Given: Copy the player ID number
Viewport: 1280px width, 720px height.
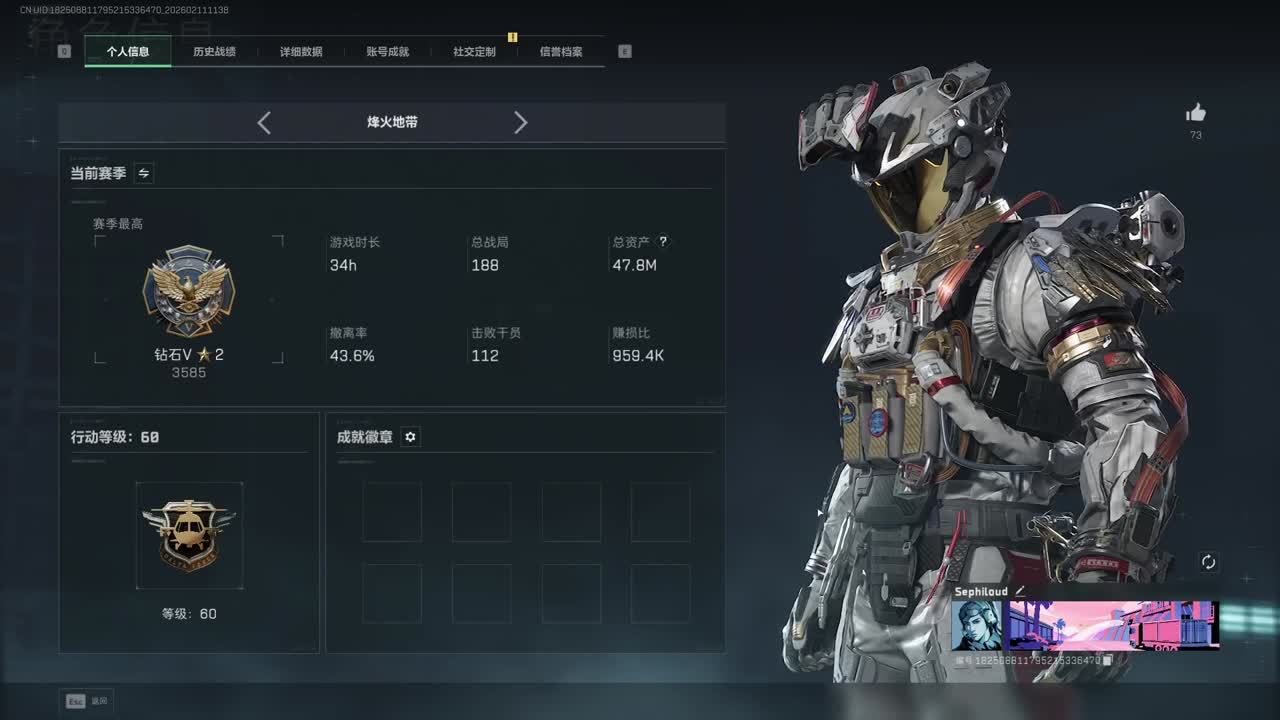Looking at the screenshot, I should (1108, 660).
